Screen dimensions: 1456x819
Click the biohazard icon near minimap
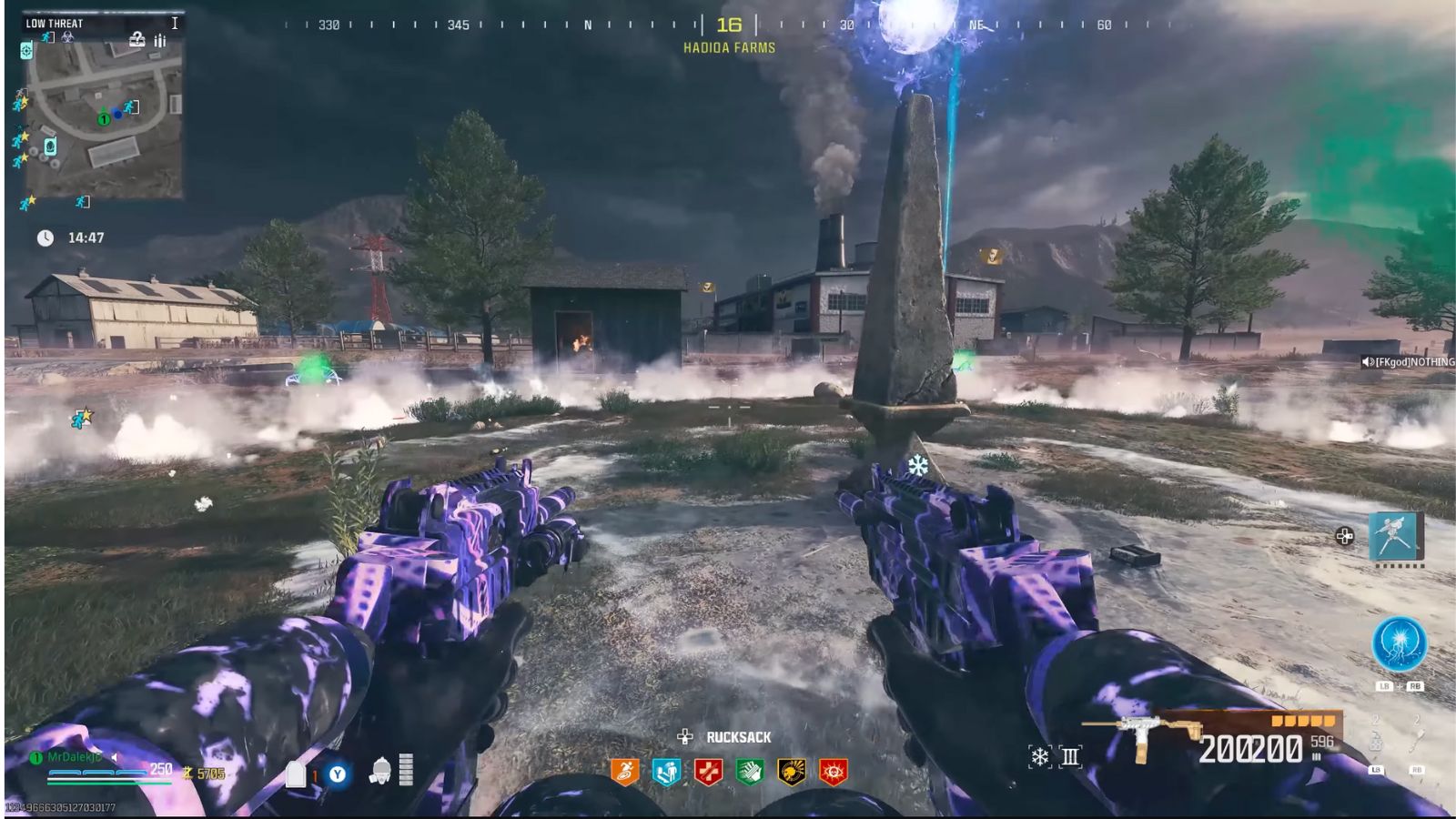coord(66,36)
